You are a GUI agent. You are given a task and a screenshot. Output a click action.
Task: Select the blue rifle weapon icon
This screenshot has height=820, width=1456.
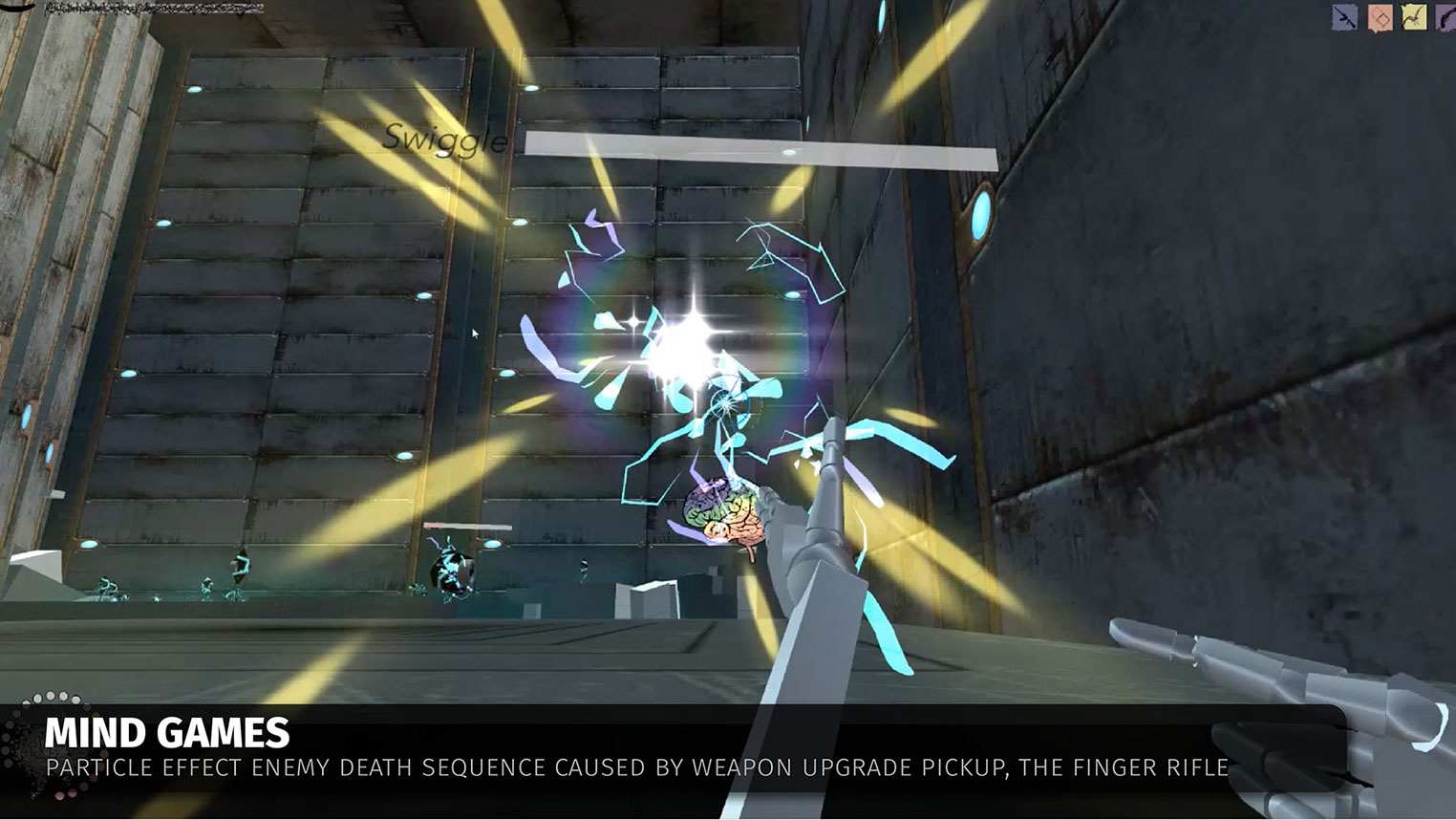pyautogui.click(x=1345, y=17)
